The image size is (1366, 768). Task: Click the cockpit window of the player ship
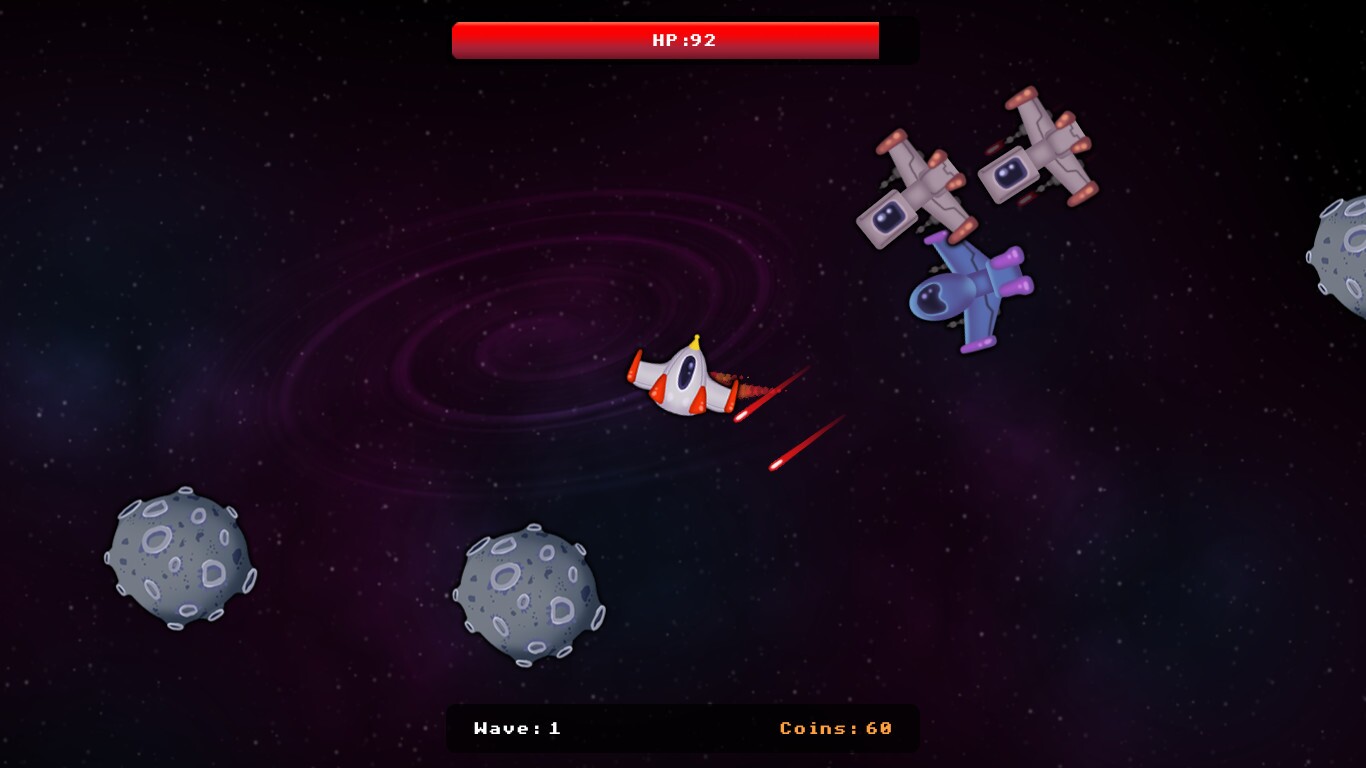[685, 370]
